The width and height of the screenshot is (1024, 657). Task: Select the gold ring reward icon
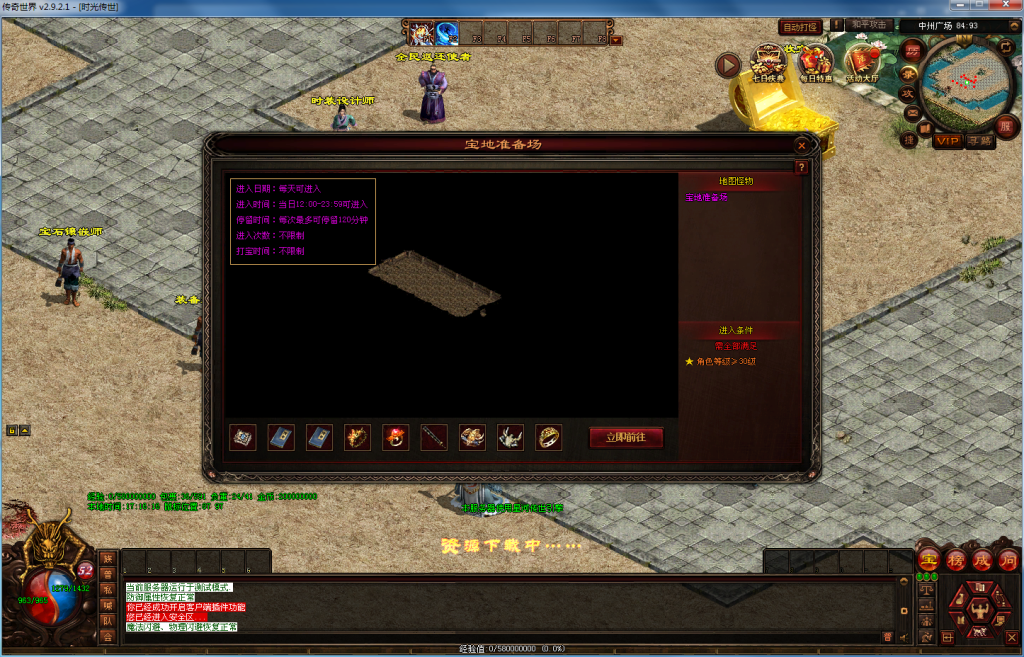(x=548, y=437)
